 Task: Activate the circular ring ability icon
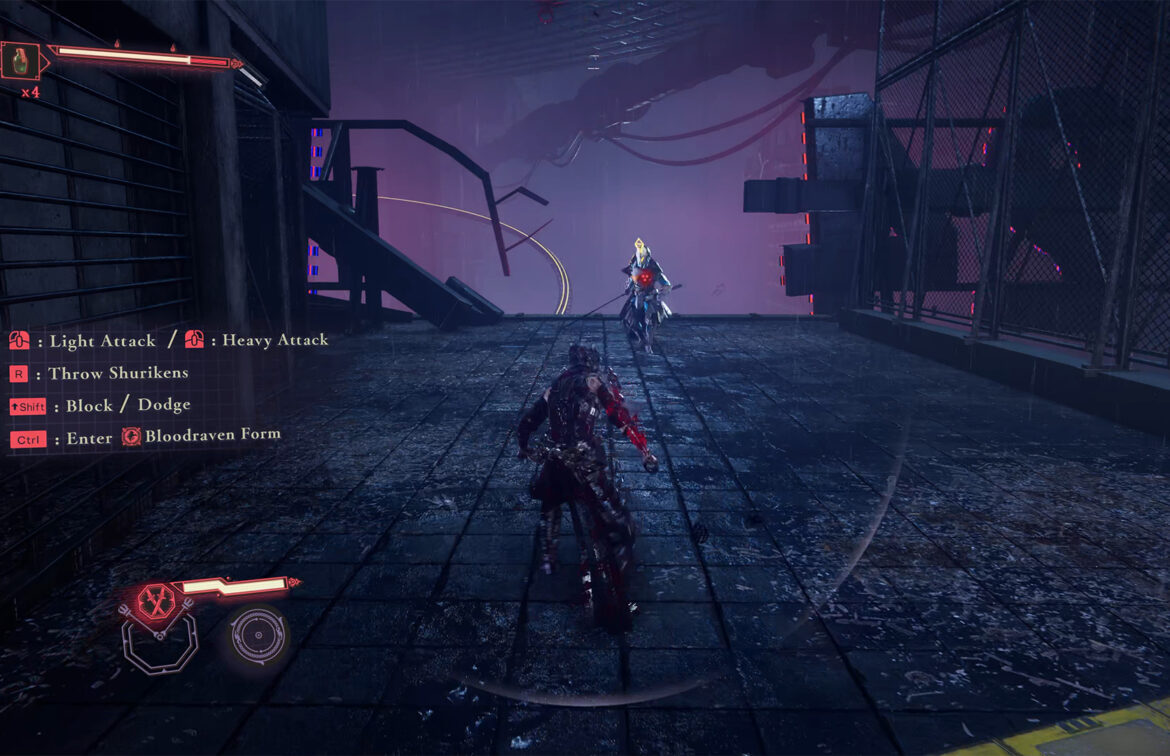coord(257,635)
